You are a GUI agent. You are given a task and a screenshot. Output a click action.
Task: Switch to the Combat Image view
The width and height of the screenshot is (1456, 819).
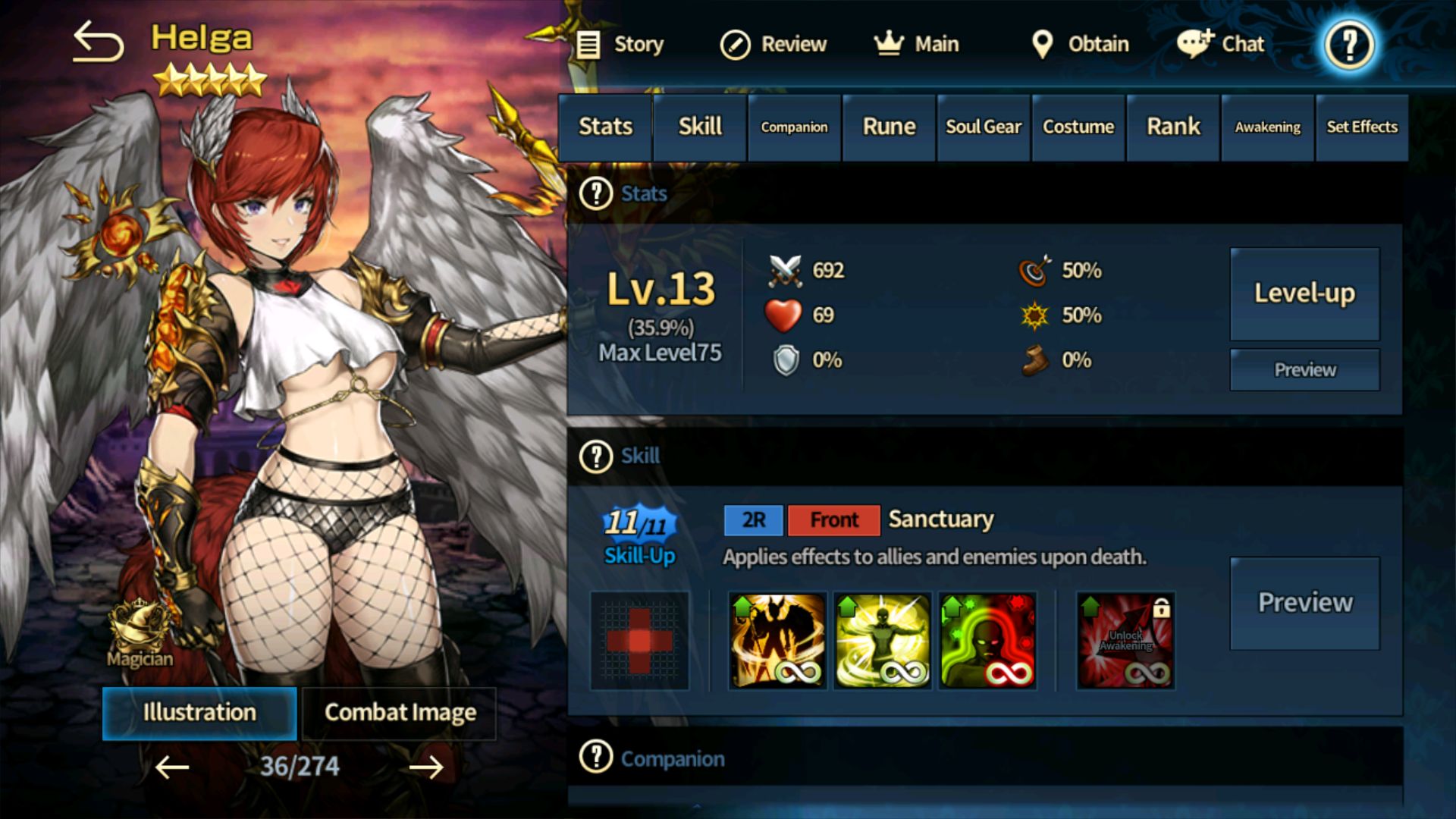400,711
